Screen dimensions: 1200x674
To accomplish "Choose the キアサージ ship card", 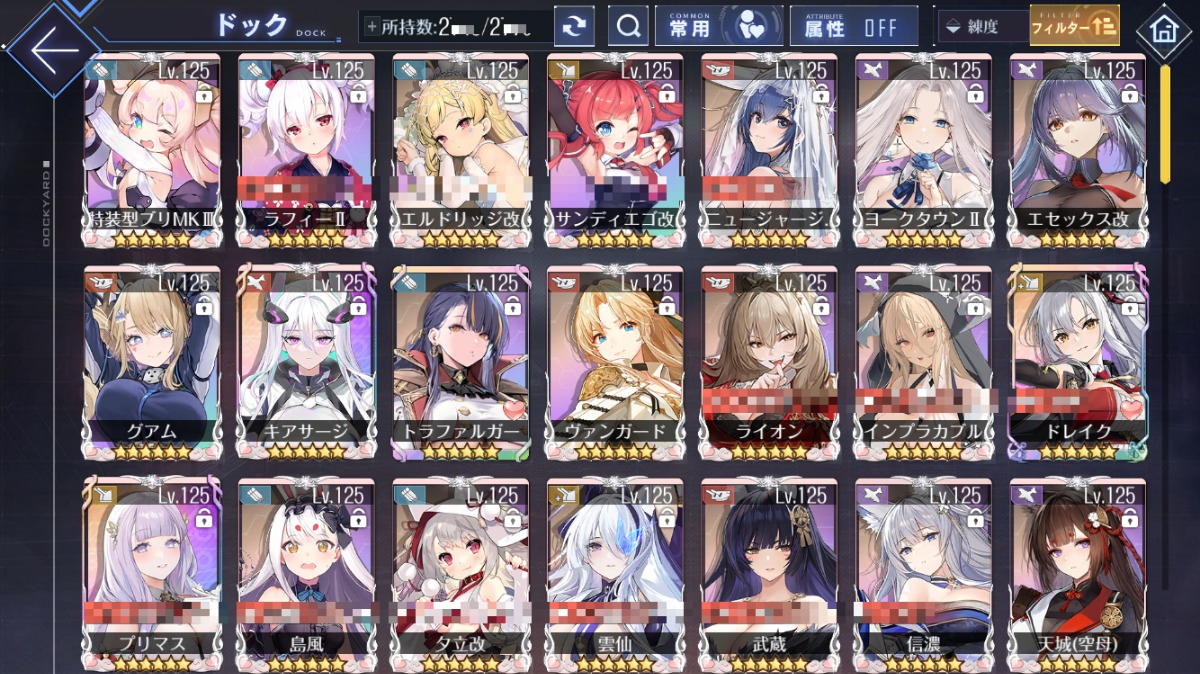I will click(307, 362).
